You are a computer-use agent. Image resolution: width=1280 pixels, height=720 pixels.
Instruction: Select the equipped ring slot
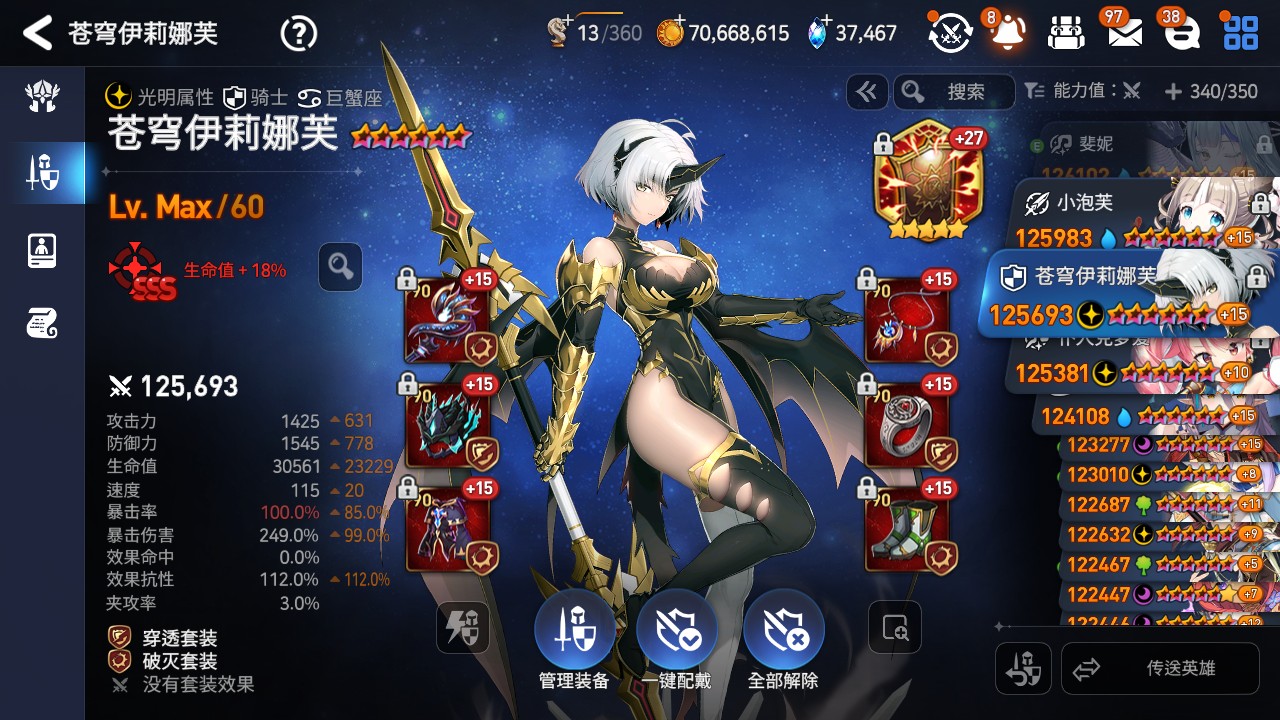[906, 425]
